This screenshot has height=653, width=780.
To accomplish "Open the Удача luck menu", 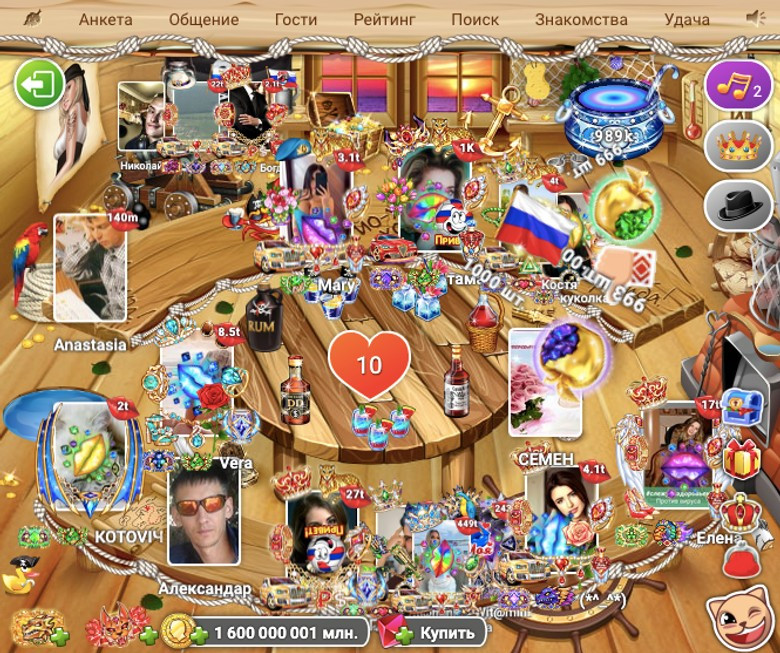I will [x=687, y=19].
